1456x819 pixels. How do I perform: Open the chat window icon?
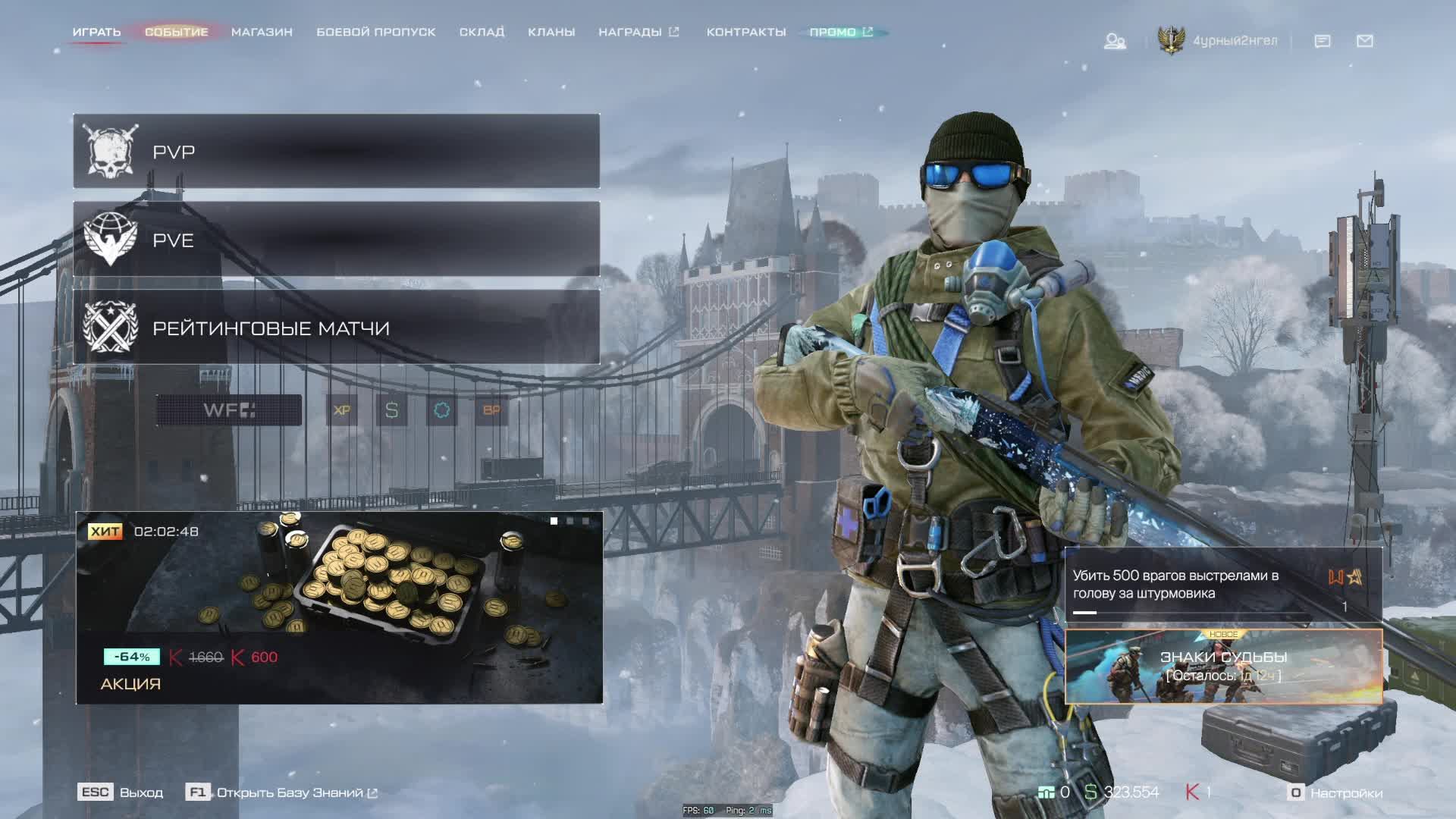(1322, 41)
